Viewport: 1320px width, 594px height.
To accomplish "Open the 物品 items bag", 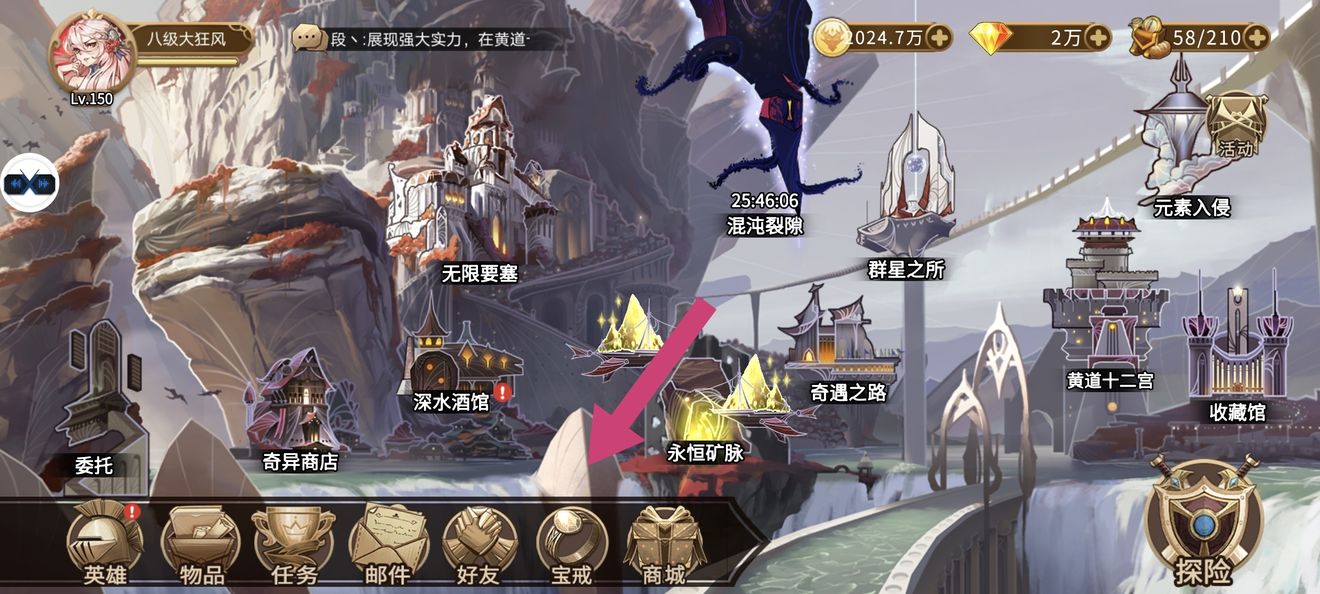I will click(x=200, y=545).
